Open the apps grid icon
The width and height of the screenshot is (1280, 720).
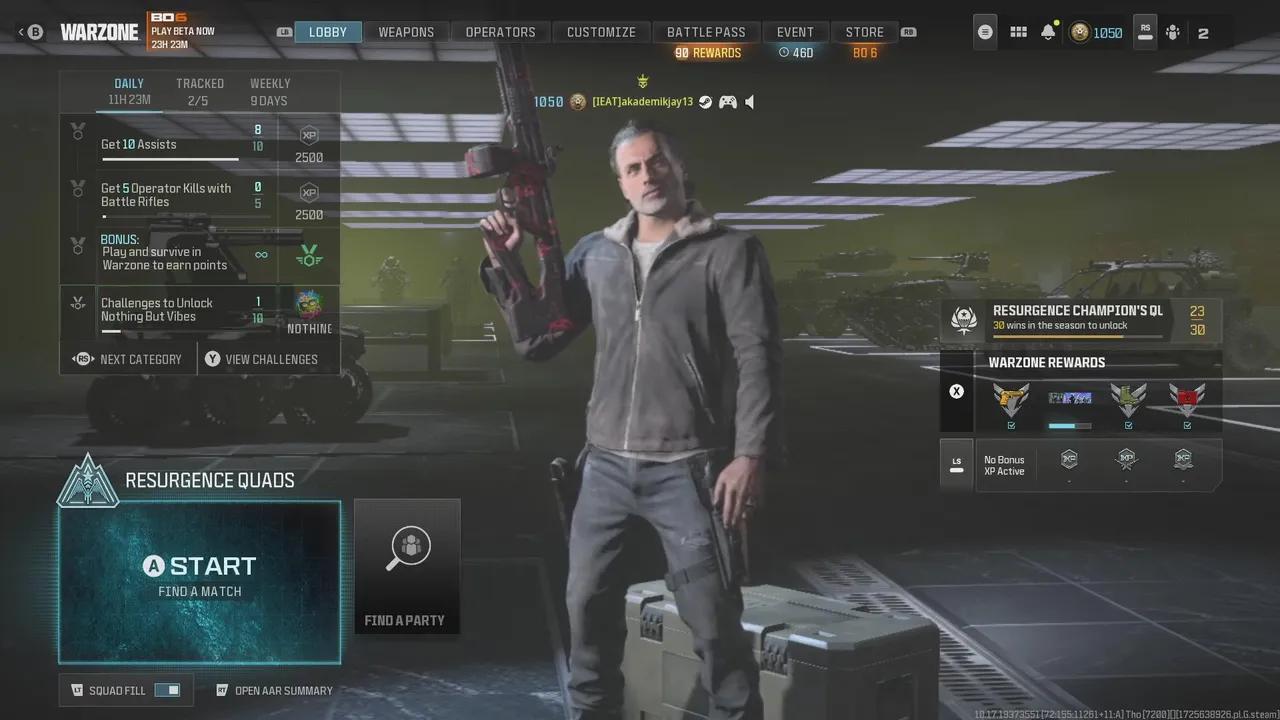click(1018, 32)
